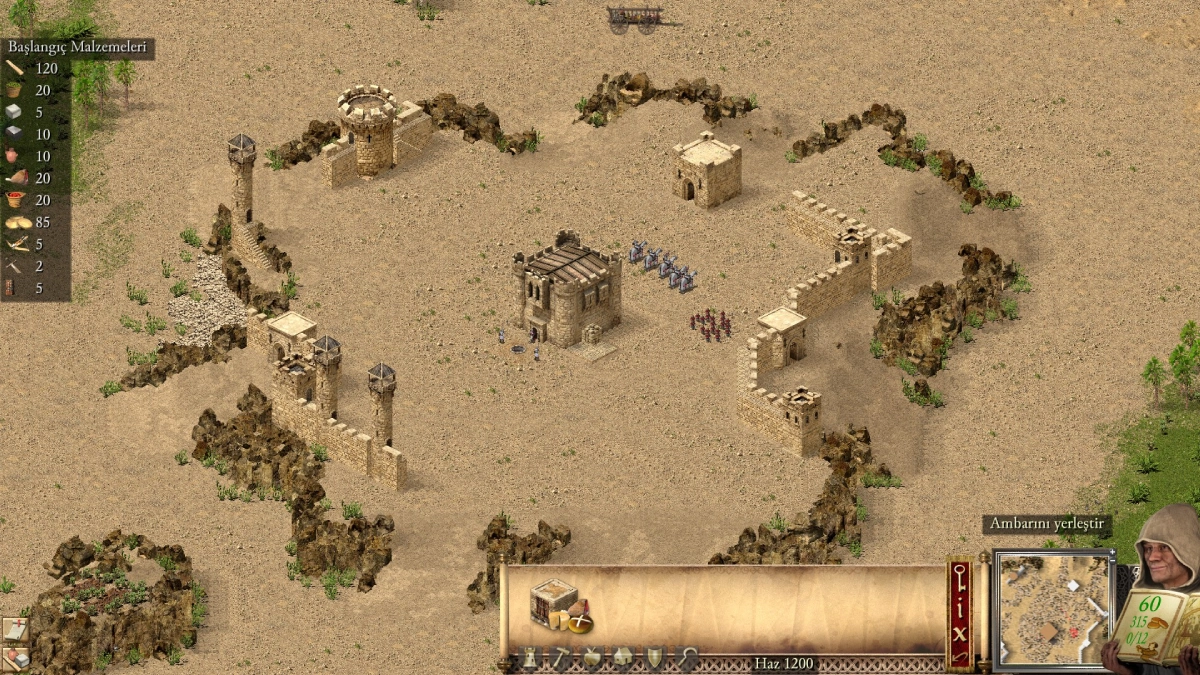Click the undo arrow button
Viewport: 1200px width, 675px height.
point(960,656)
